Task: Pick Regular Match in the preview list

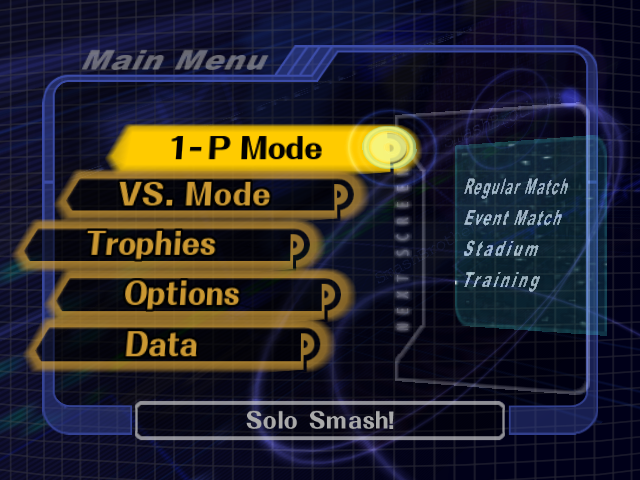Action: tap(516, 187)
